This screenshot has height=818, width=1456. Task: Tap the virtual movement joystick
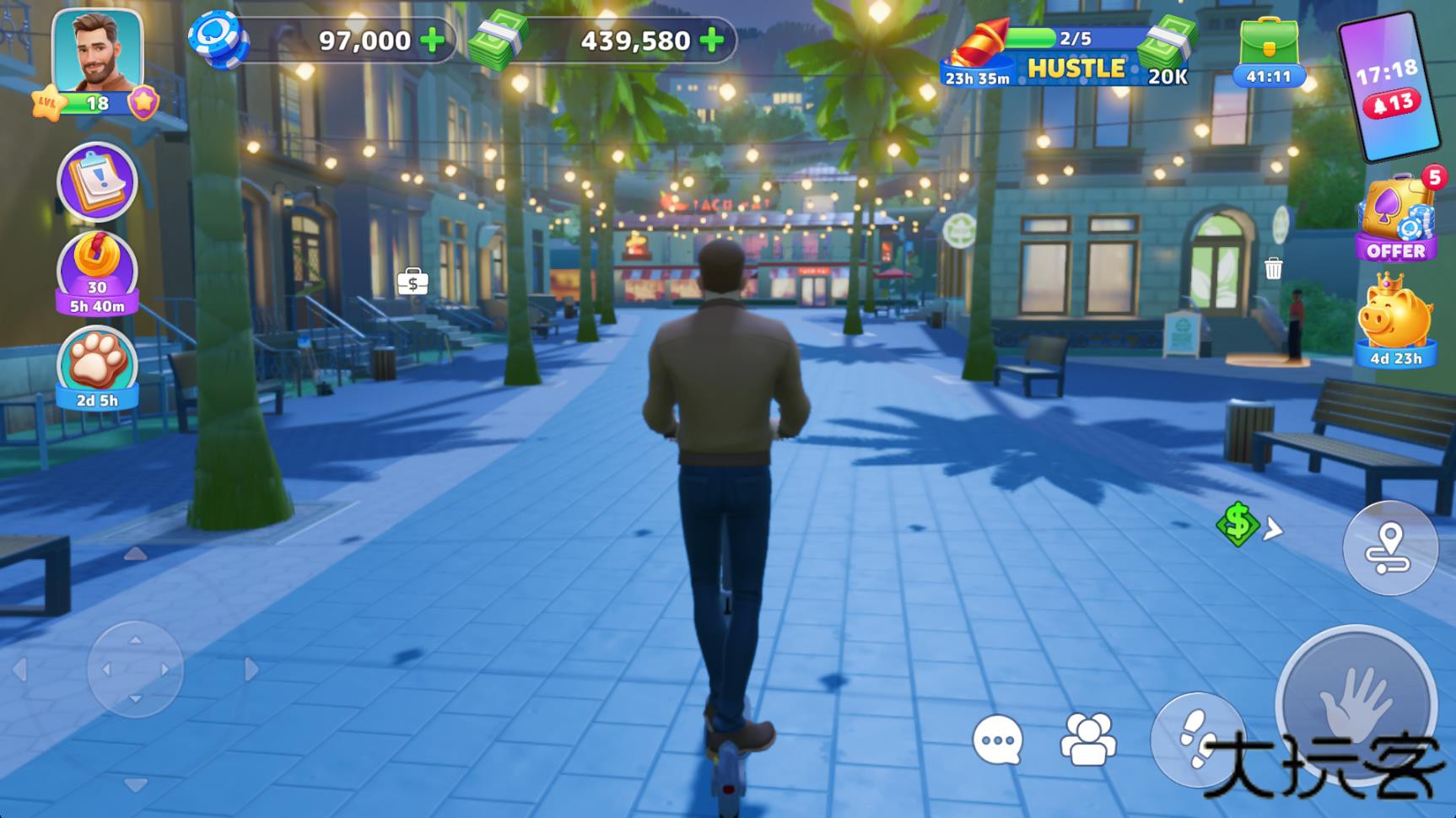pyautogui.click(x=135, y=670)
